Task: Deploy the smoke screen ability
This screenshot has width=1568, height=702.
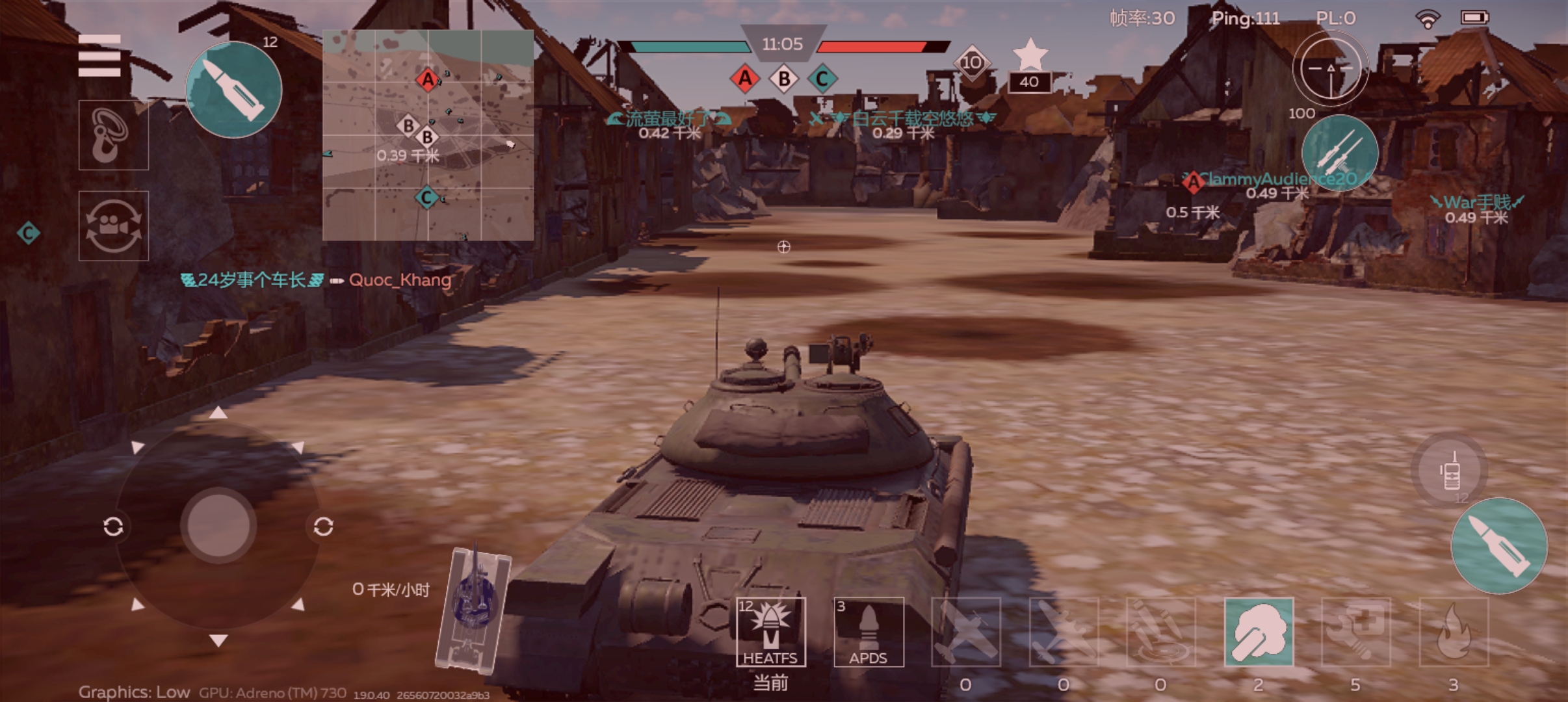Action: (x=1259, y=632)
